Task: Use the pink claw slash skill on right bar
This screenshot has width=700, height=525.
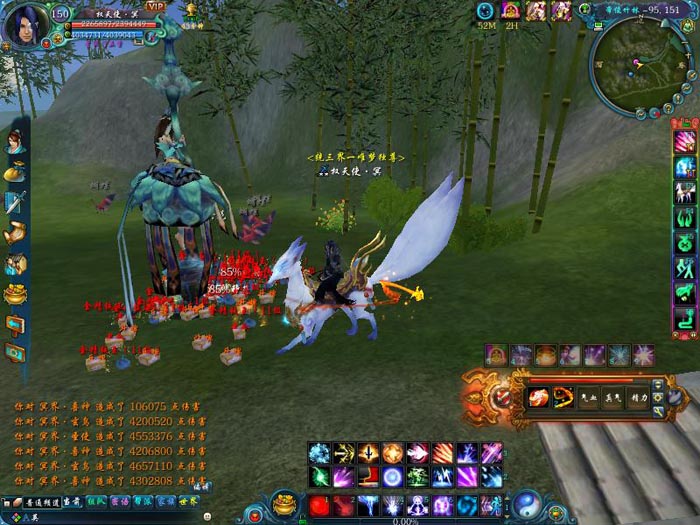Action: point(686,141)
